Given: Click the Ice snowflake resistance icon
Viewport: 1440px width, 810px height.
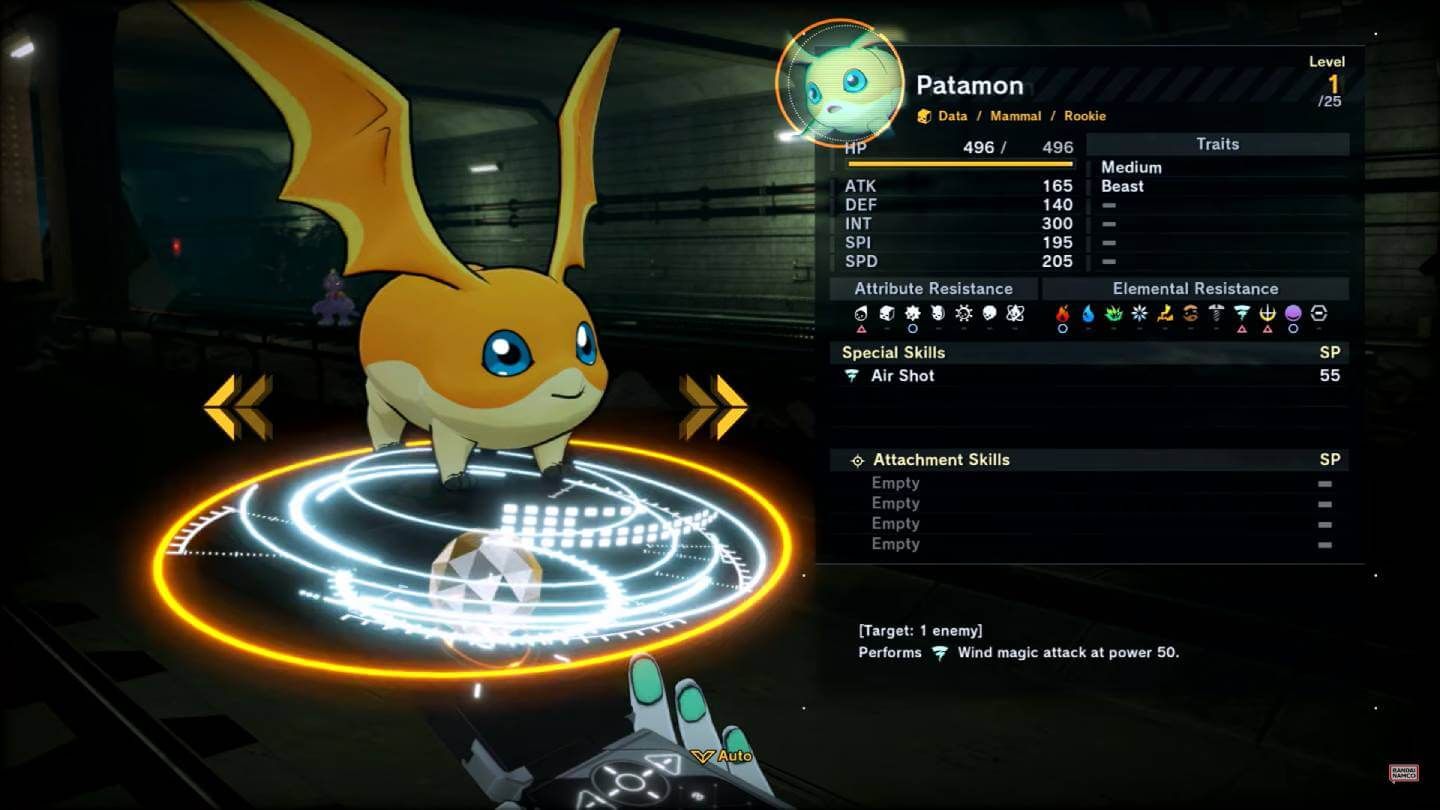Looking at the screenshot, I should 1139,313.
